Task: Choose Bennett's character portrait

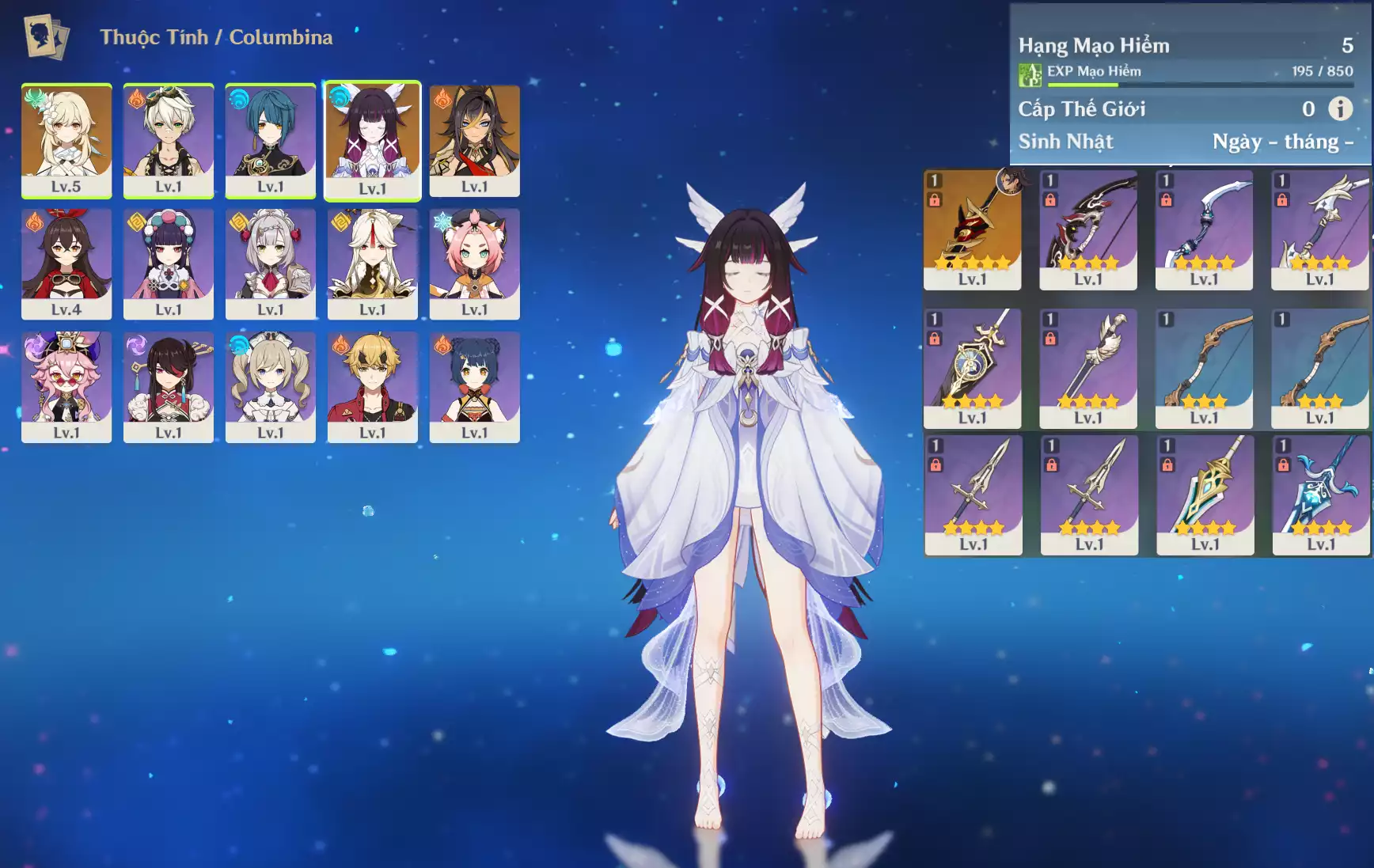Action: 169,140
